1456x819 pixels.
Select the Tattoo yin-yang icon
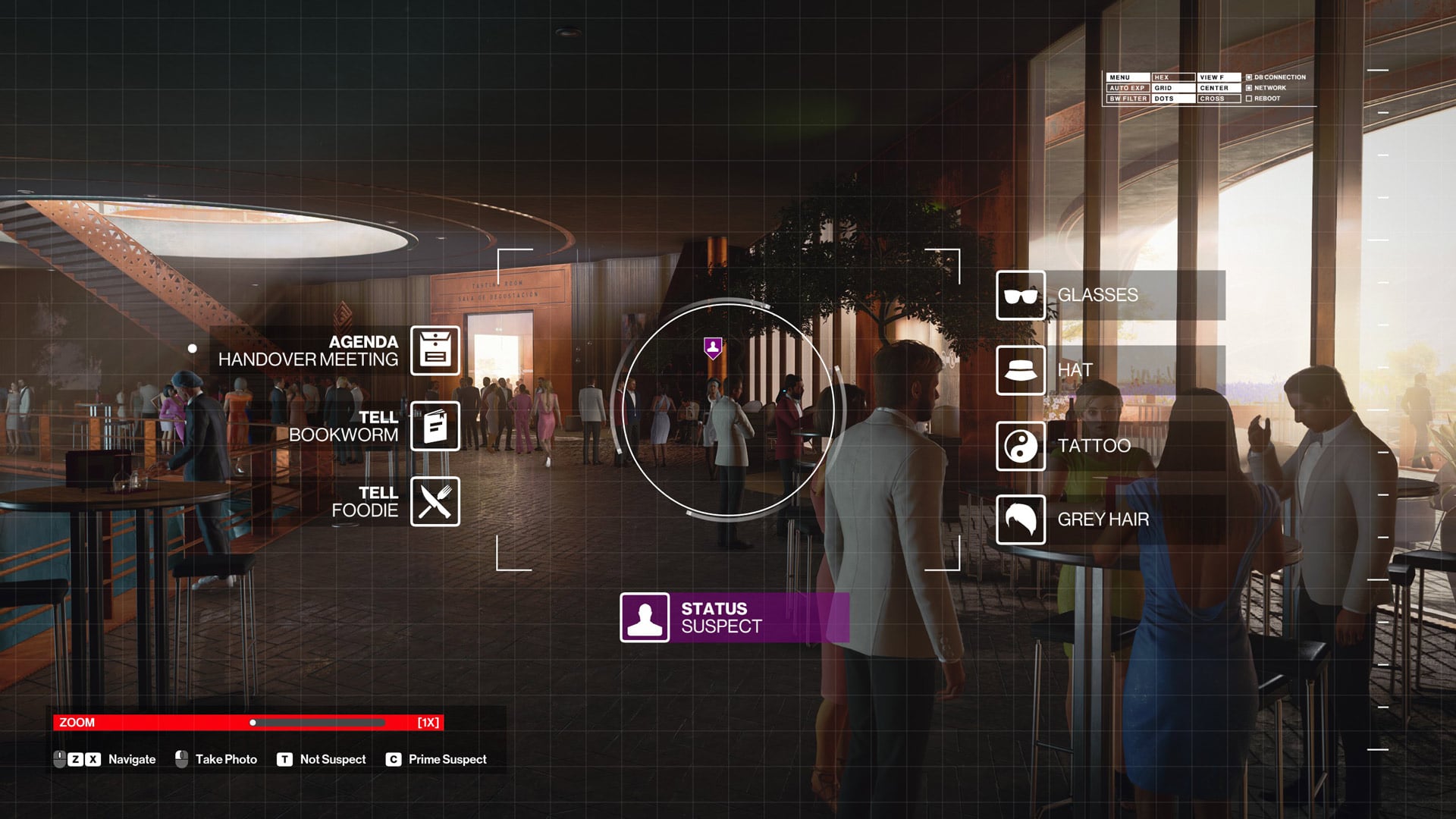click(x=1021, y=447)
